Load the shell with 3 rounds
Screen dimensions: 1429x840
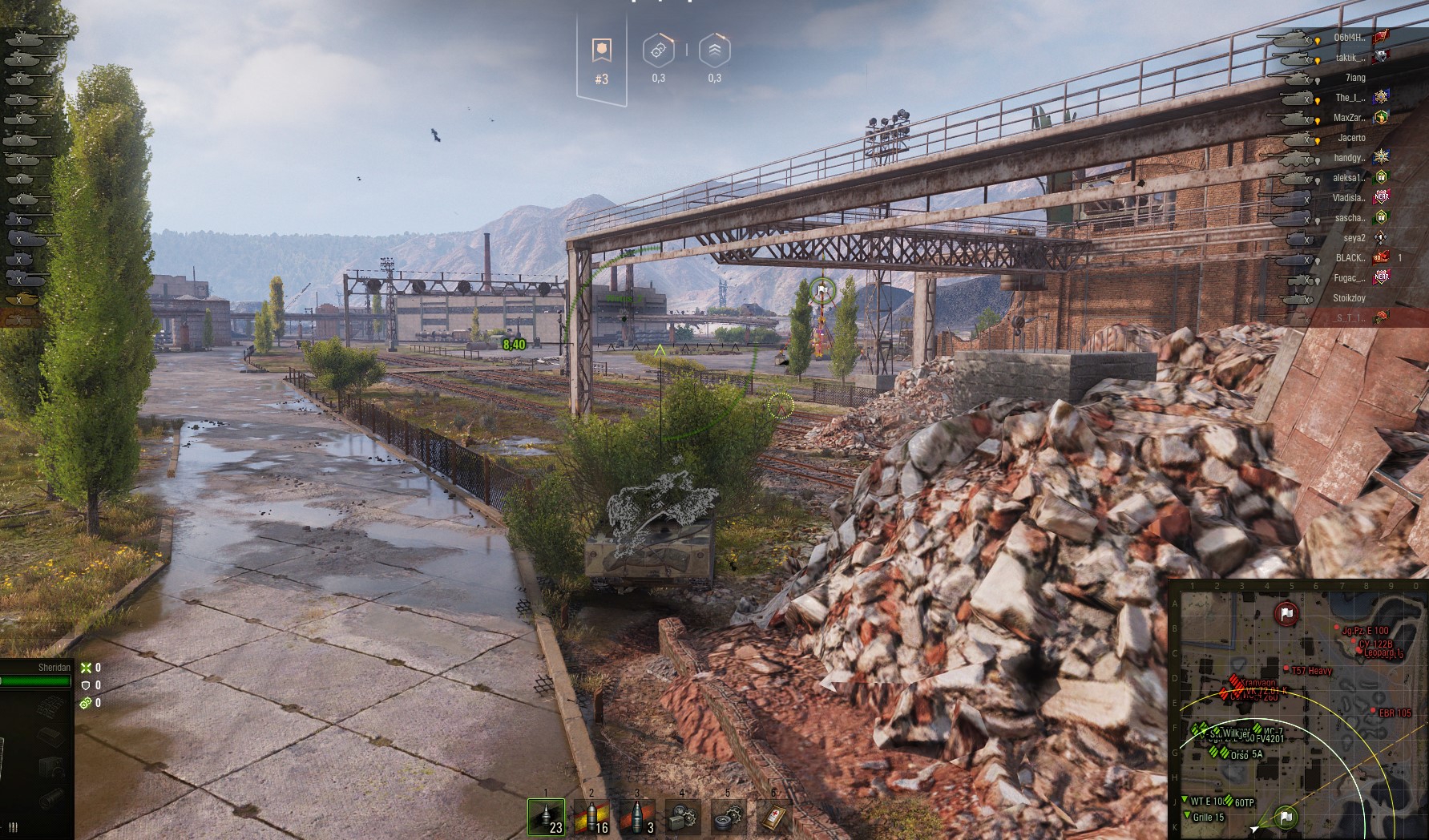click(x=637, y=817)
